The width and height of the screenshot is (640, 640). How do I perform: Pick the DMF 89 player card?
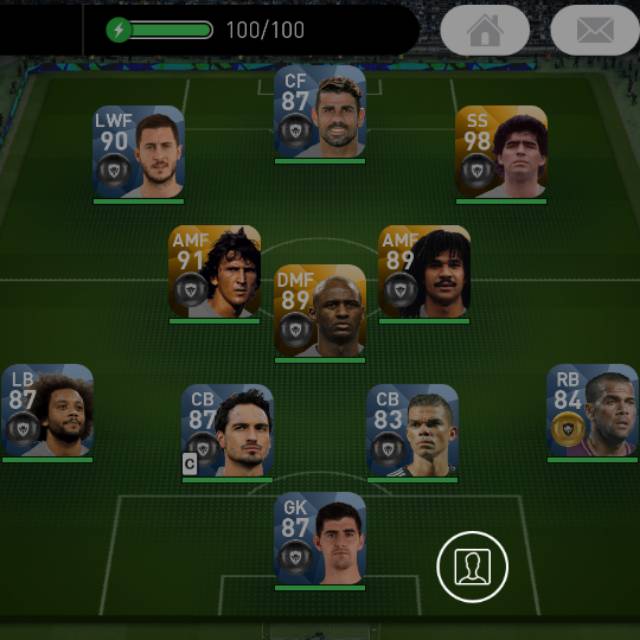click(x=320, y=310)
